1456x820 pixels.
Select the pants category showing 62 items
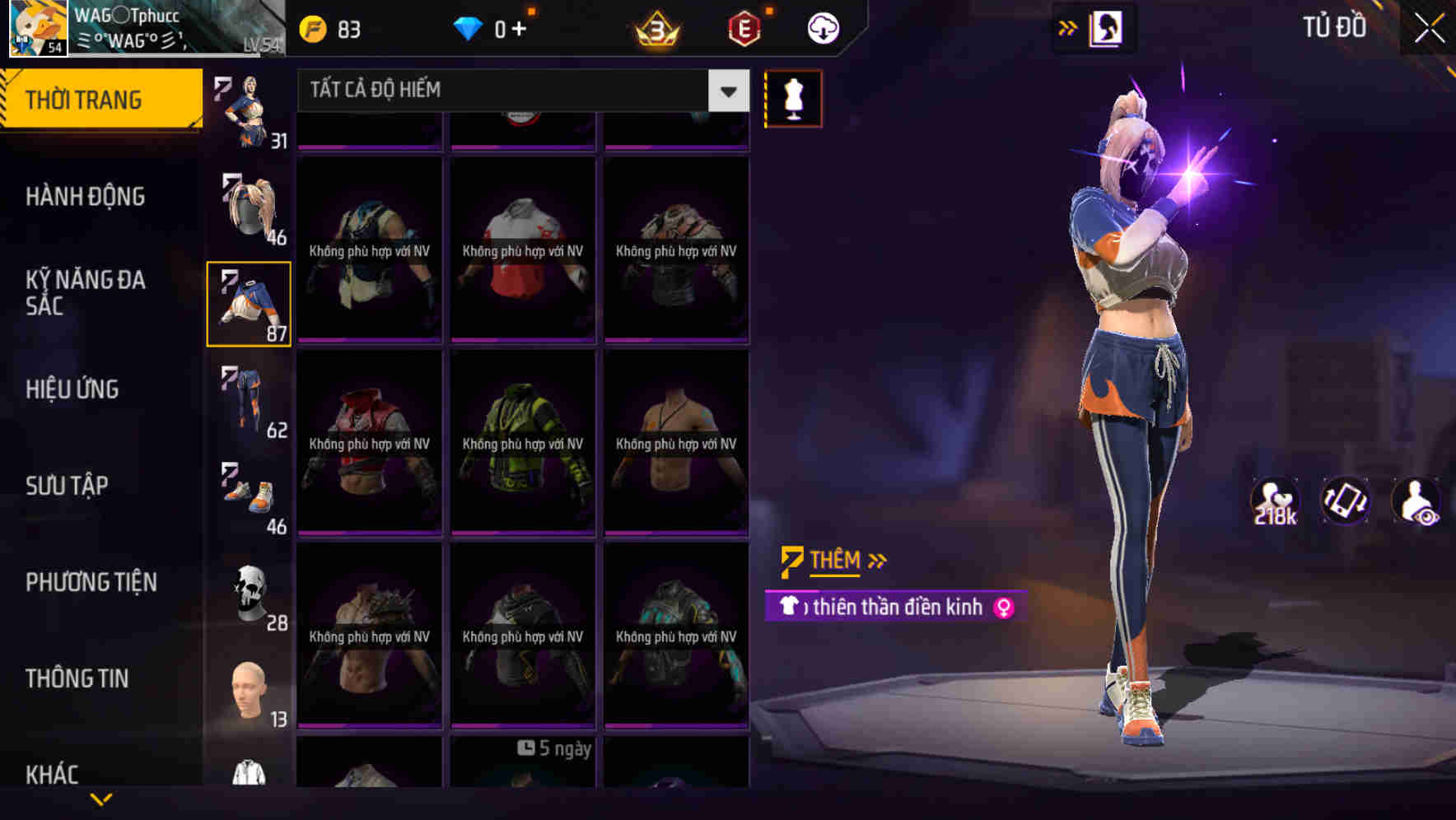coord(250,399)
